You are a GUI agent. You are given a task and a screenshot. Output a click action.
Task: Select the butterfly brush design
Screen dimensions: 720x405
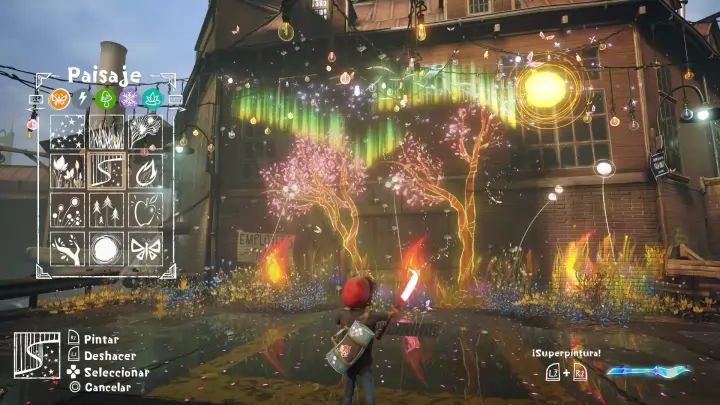(145, 249)
